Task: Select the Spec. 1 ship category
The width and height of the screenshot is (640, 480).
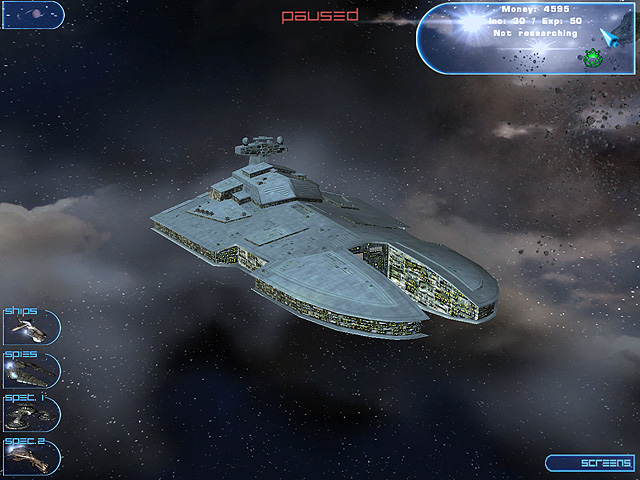Action: (30, 413)
